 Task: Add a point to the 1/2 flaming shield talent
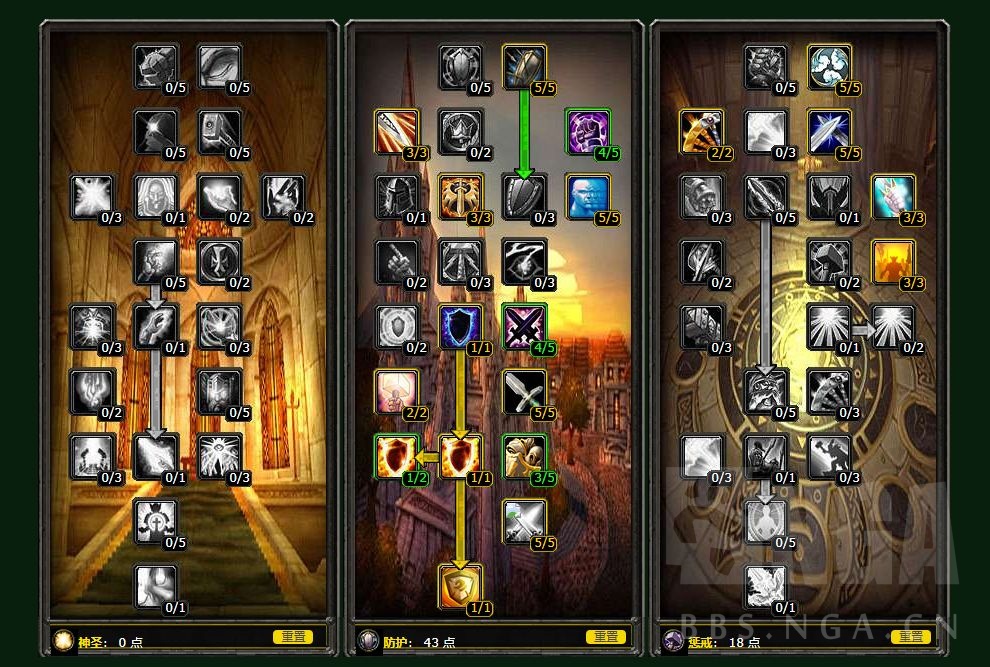click(x=396, y=456)
